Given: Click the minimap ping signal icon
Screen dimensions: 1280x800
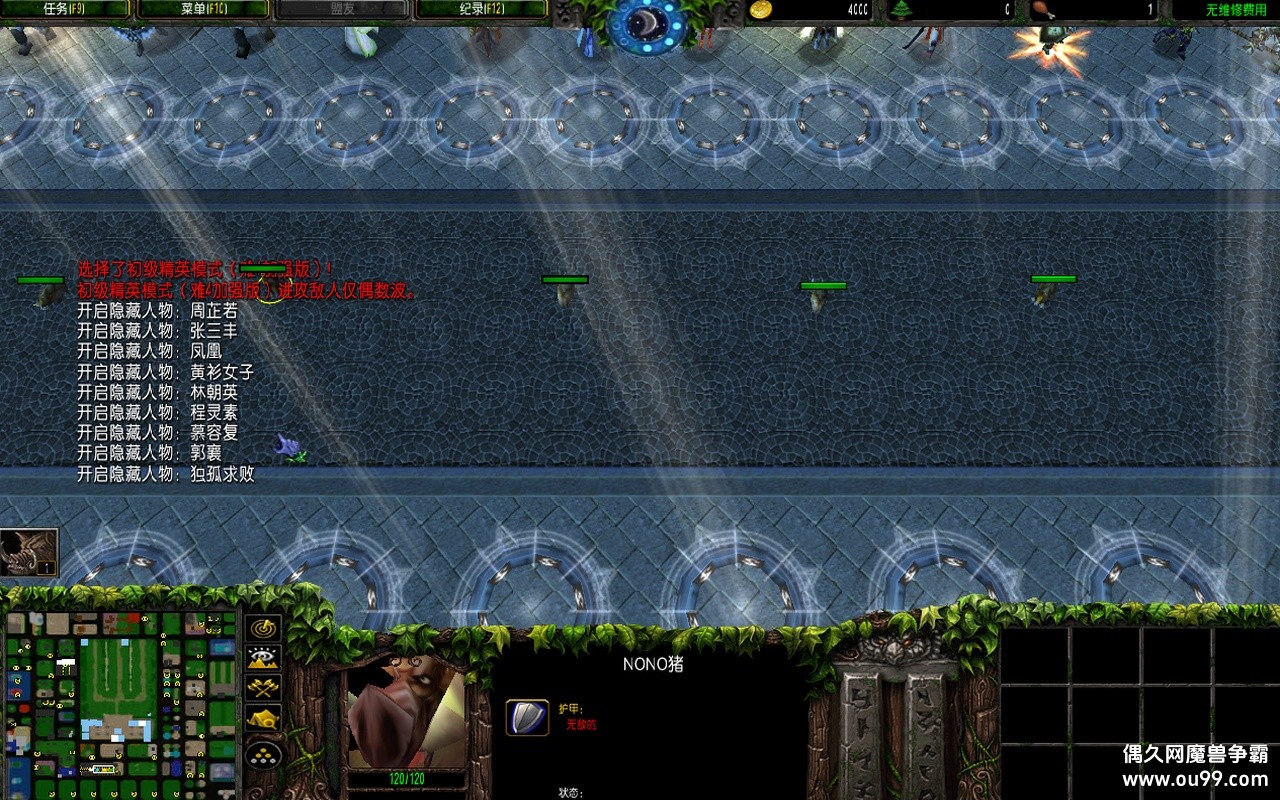Looking at the screenshot, I should (x=261, y=629).
